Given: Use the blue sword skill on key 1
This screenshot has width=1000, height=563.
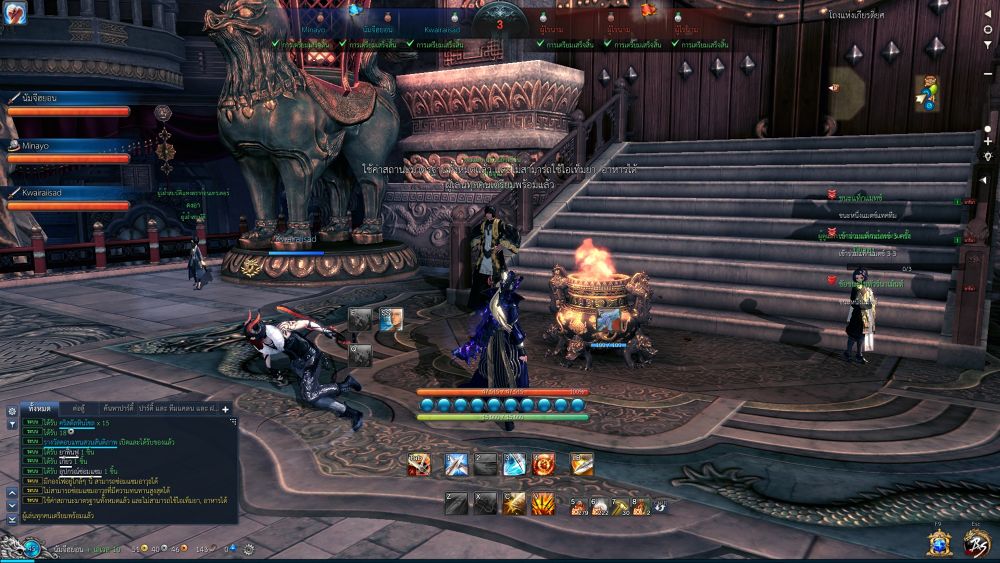Looking at the screenshot, I should [x=456, y=464].
